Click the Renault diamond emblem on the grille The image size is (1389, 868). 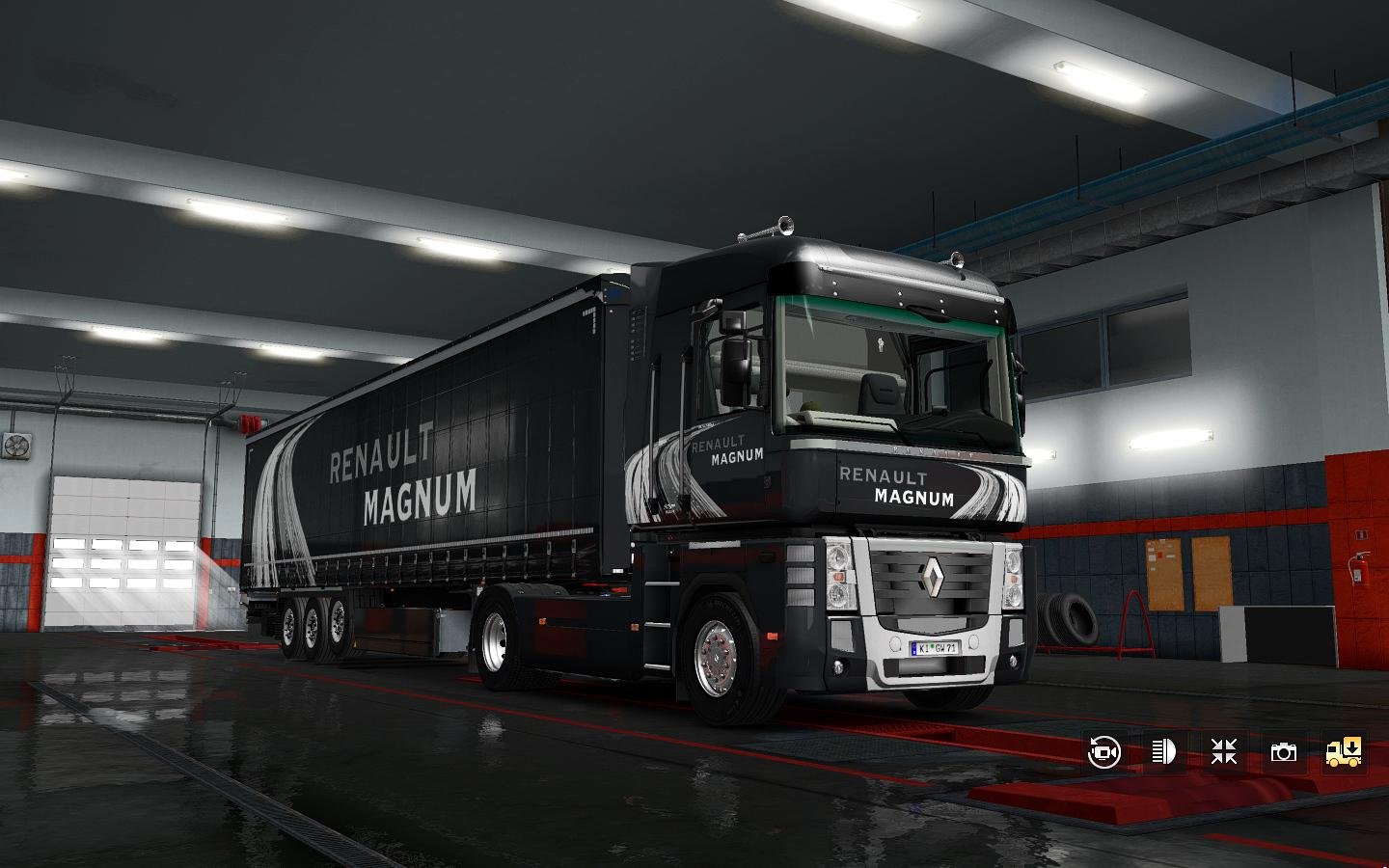[x=934, y=577]
